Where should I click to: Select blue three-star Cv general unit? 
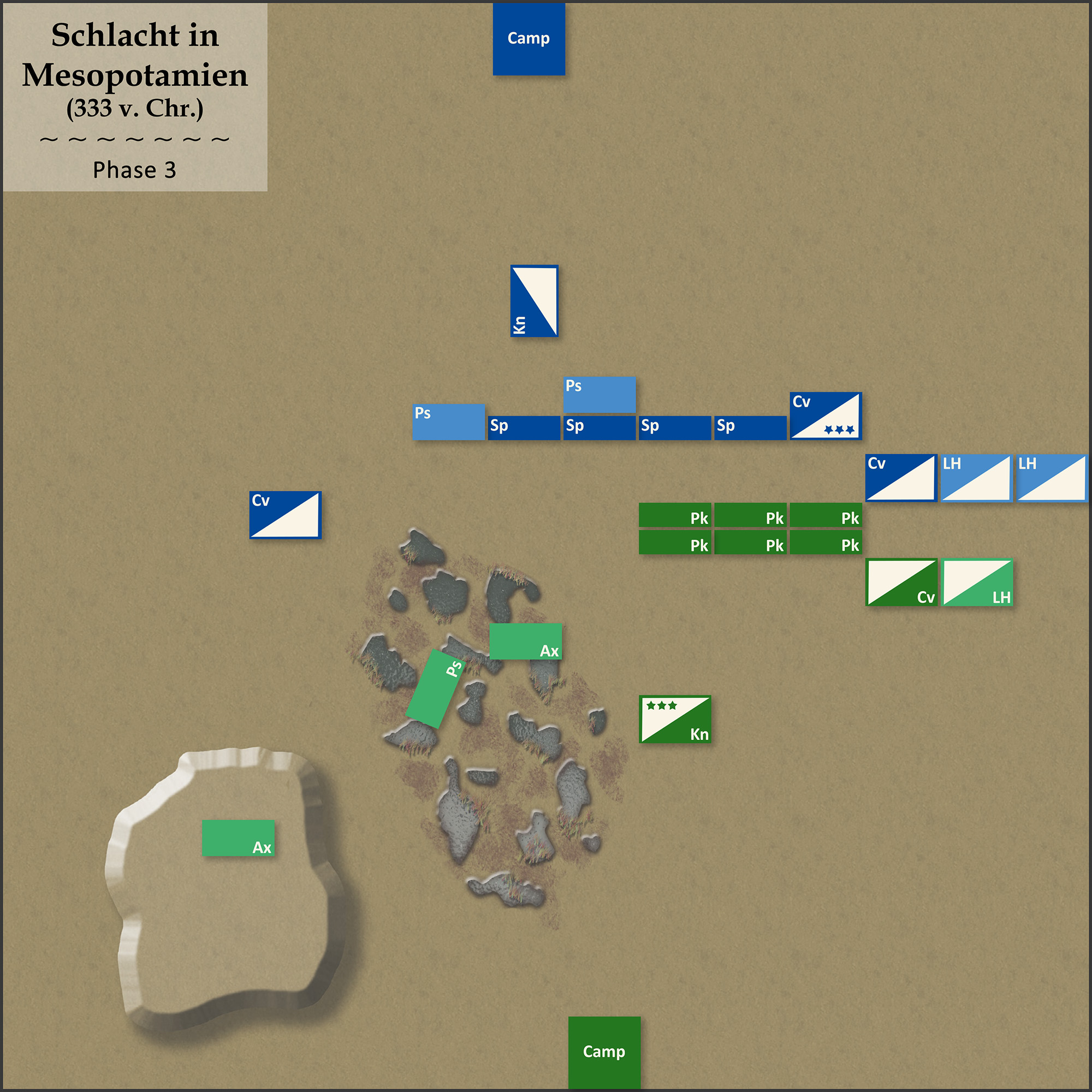point(826,416)
